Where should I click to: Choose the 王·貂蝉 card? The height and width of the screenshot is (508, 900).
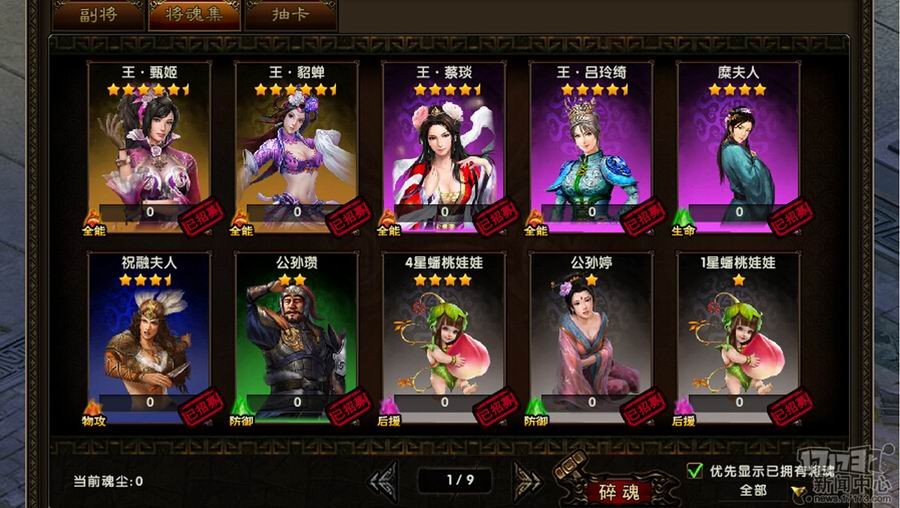tap(296, 145)
